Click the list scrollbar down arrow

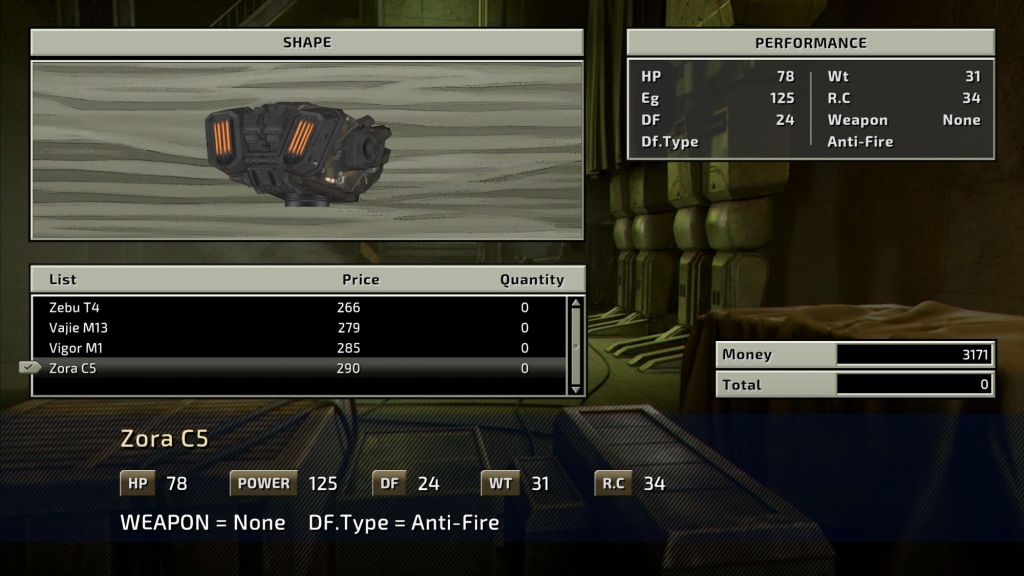(x=575, y=388)
